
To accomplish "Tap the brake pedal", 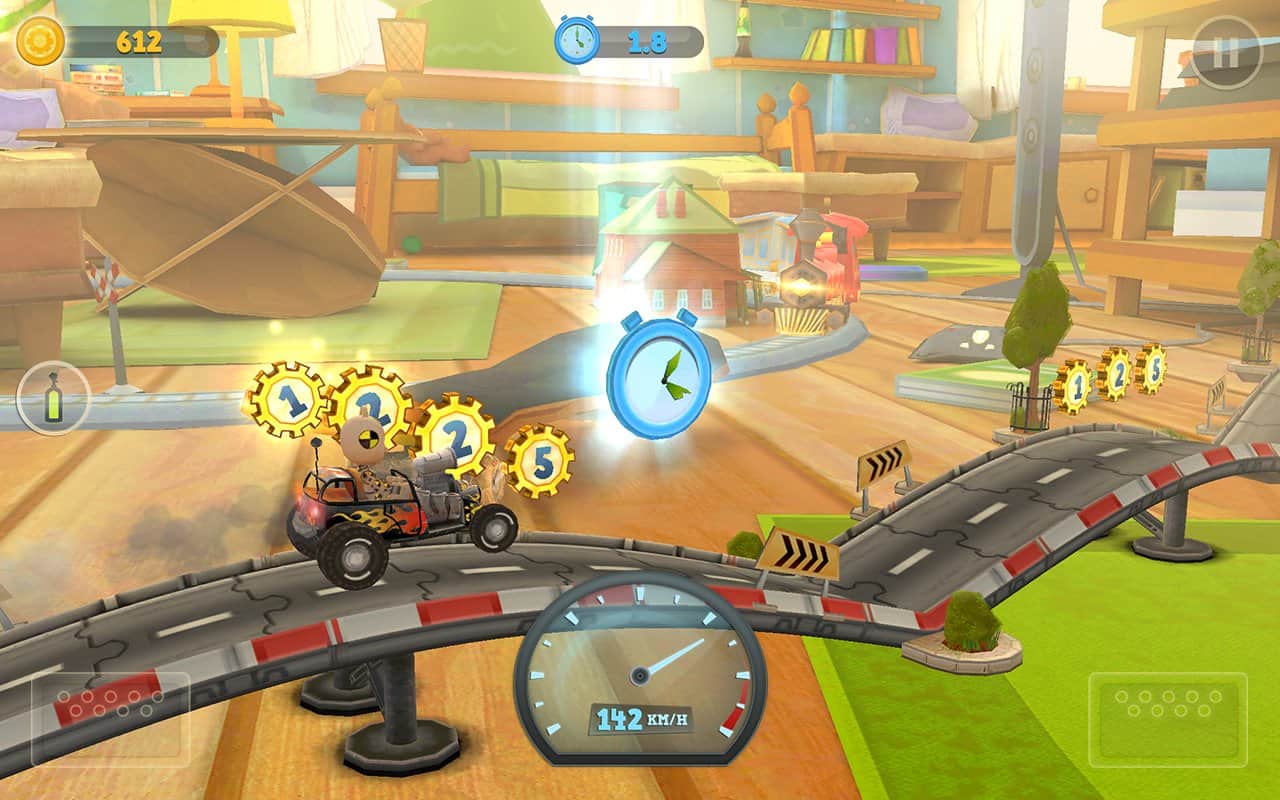I will (x=110, y=718).
